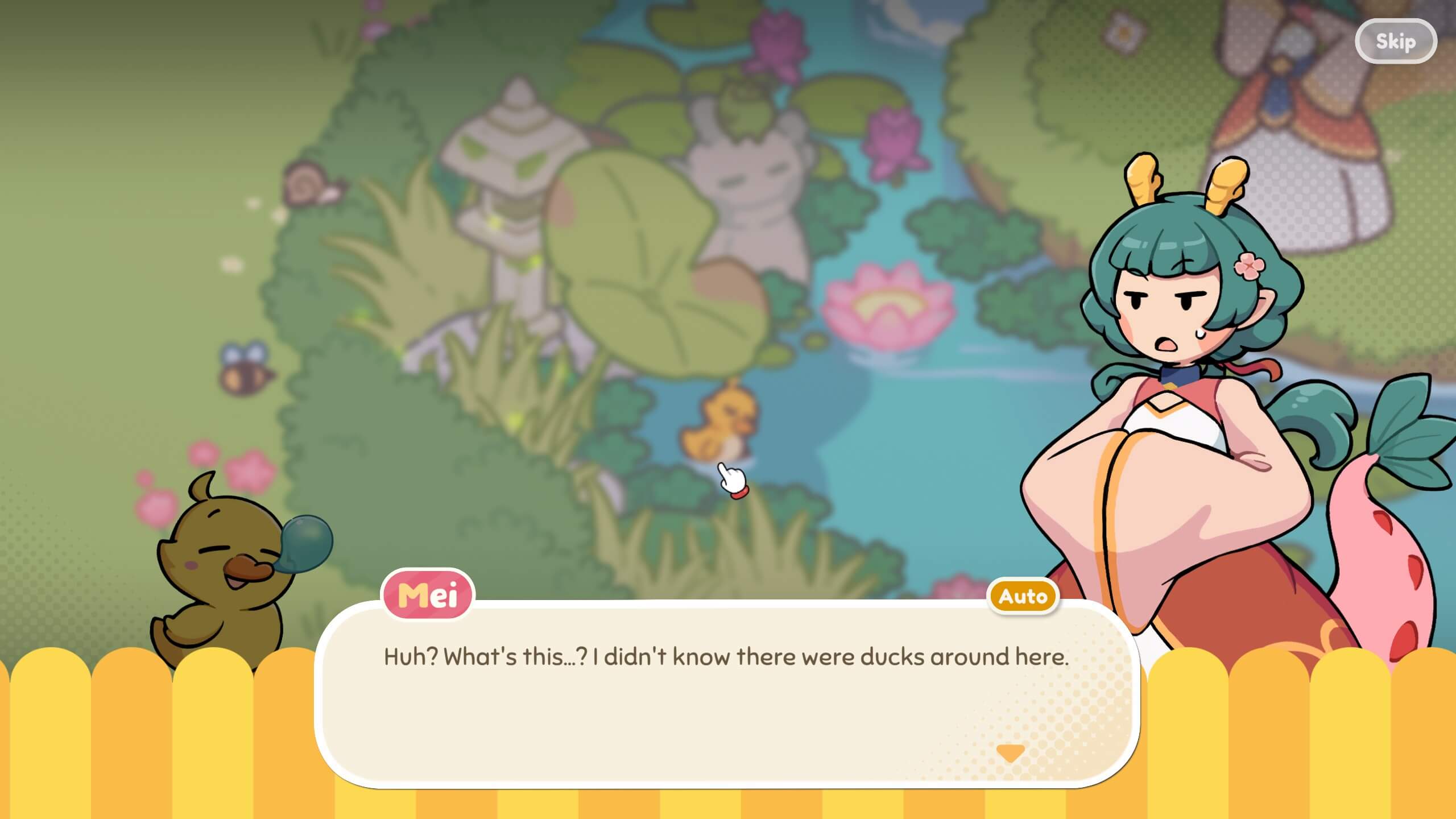Skip the dialogue cutscene

[x=1396, y=42]
